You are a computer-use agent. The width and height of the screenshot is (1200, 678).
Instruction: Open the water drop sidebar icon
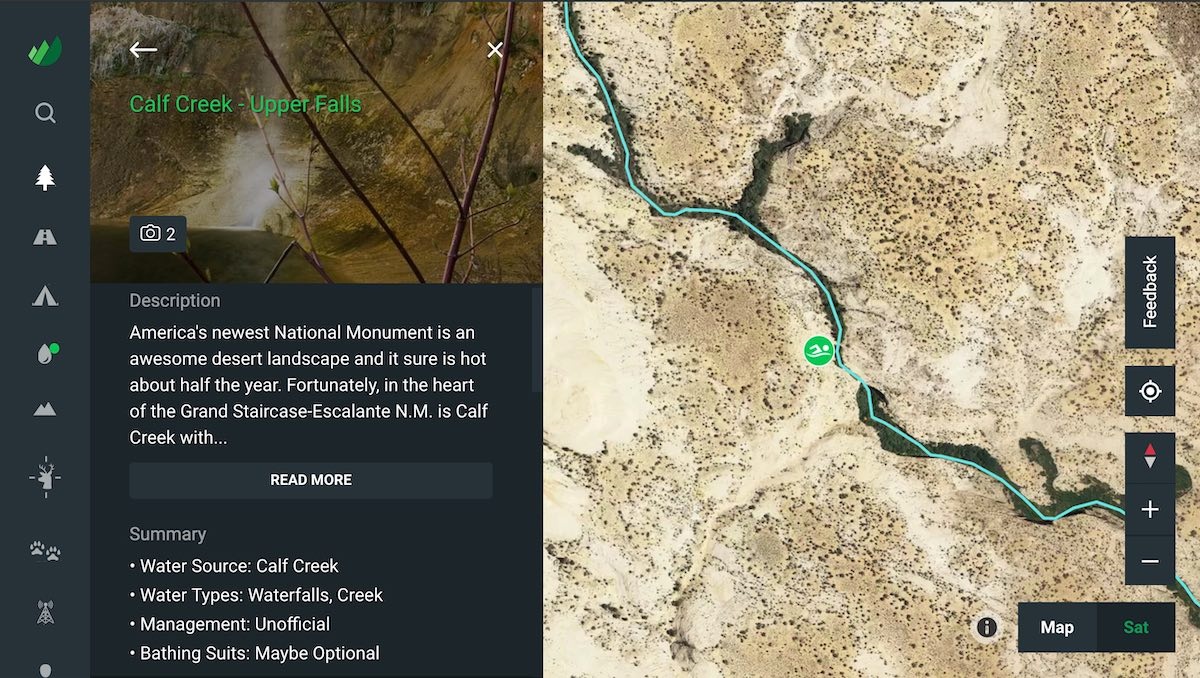[x=45, y=354]
